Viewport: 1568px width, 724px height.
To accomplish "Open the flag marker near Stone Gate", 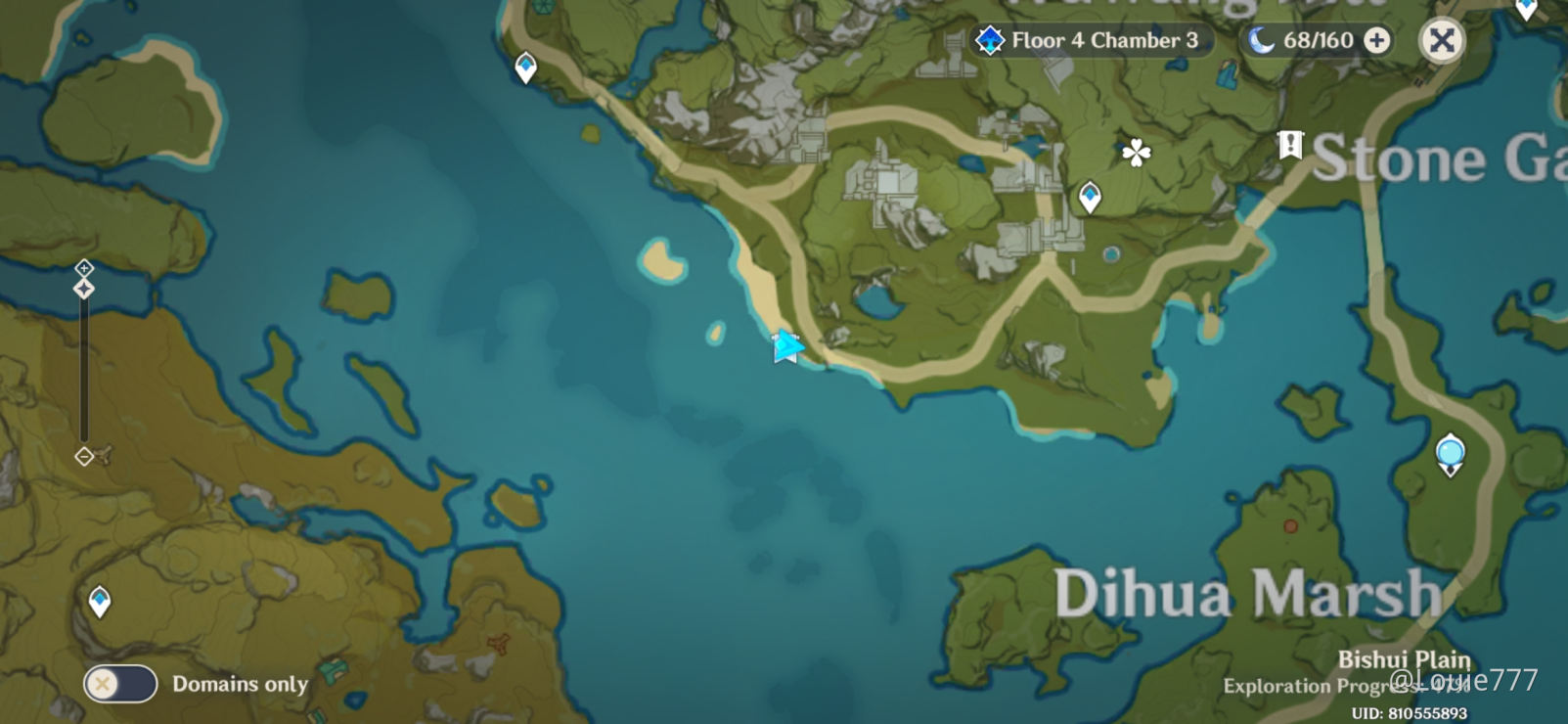I will (x=1289, y=146).
